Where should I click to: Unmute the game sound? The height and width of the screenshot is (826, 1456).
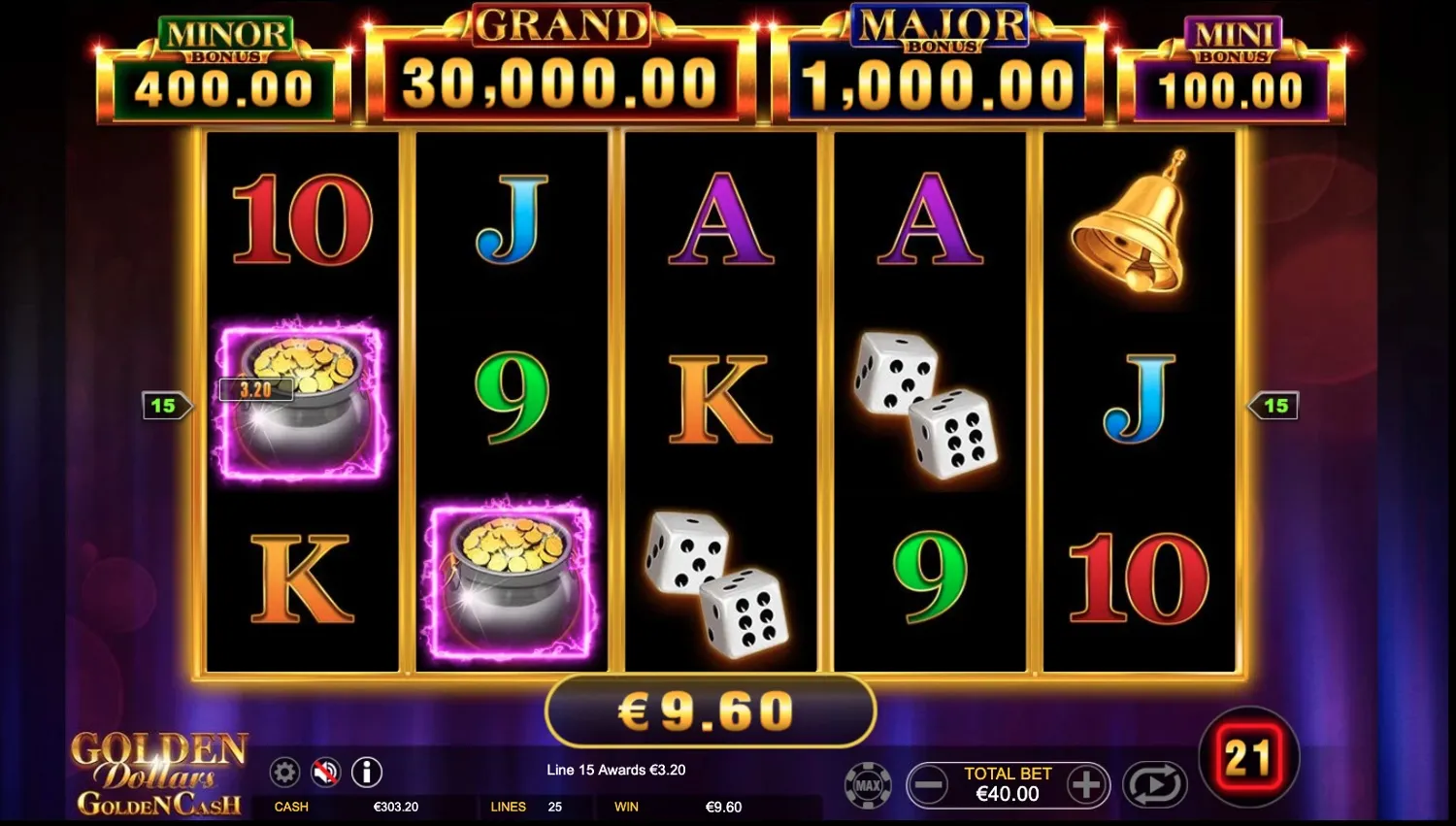[326, 773]
